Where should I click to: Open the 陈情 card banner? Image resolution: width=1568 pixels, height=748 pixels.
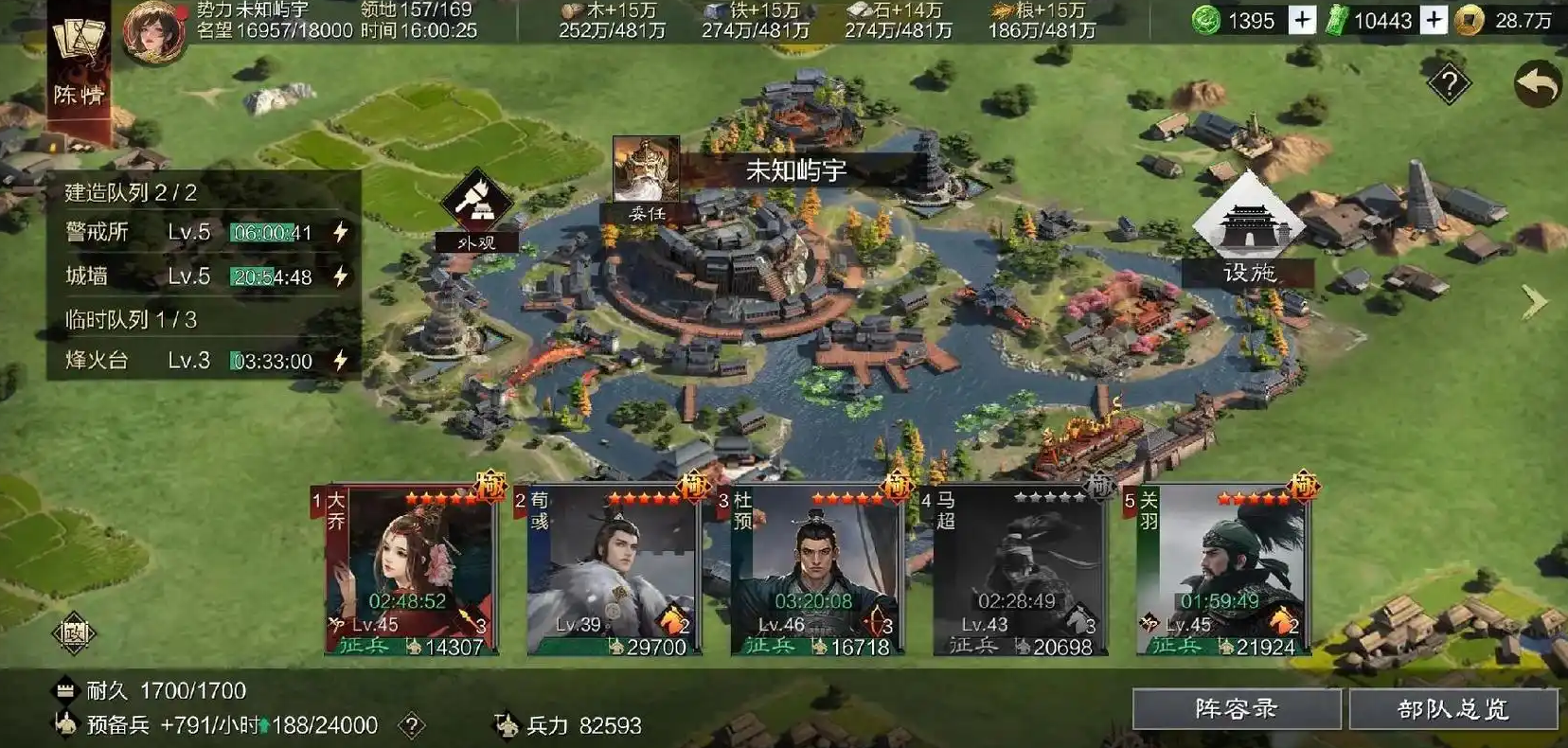80,66
